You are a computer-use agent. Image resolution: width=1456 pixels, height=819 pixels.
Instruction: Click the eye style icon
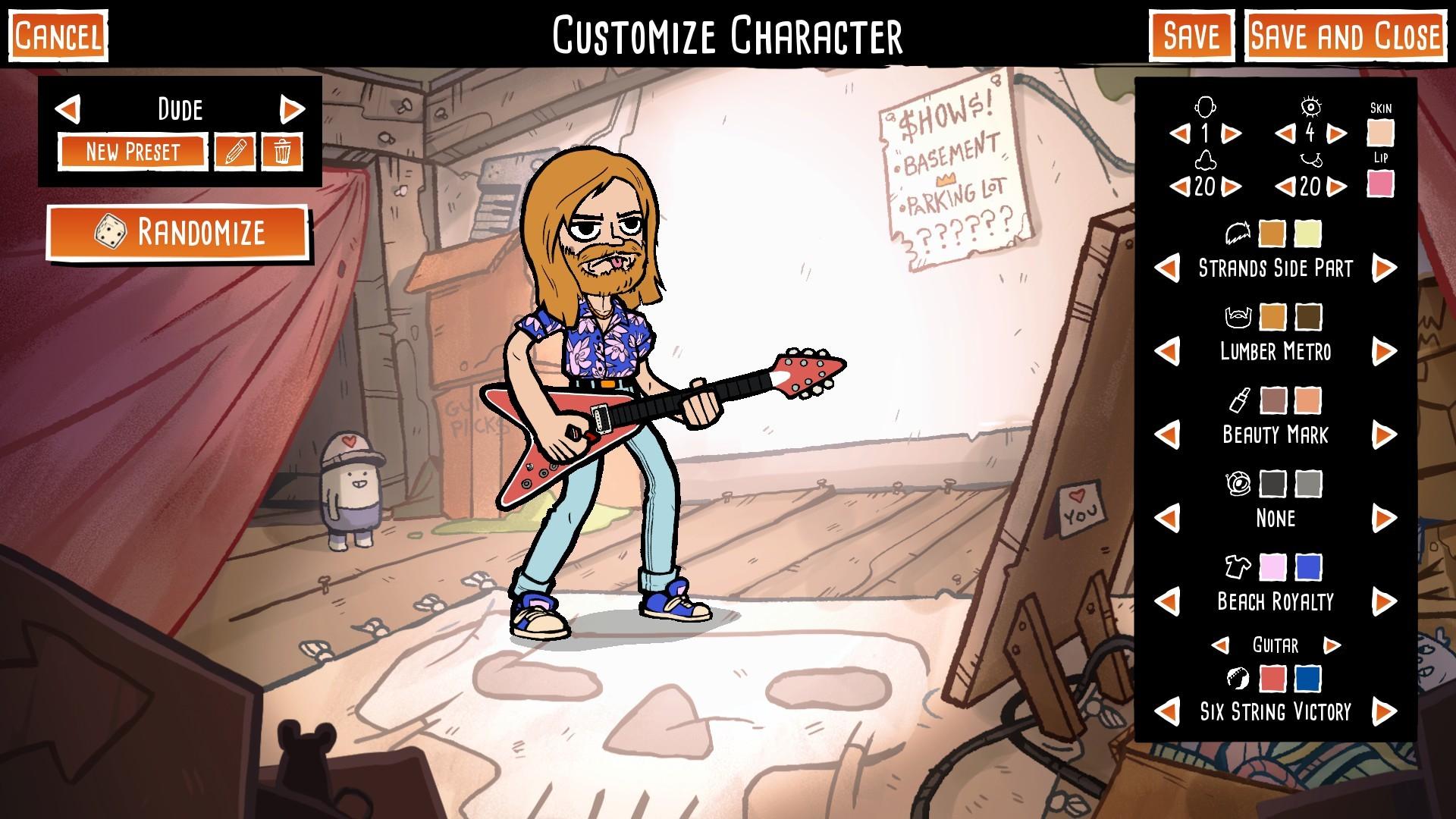point(1310,106)
